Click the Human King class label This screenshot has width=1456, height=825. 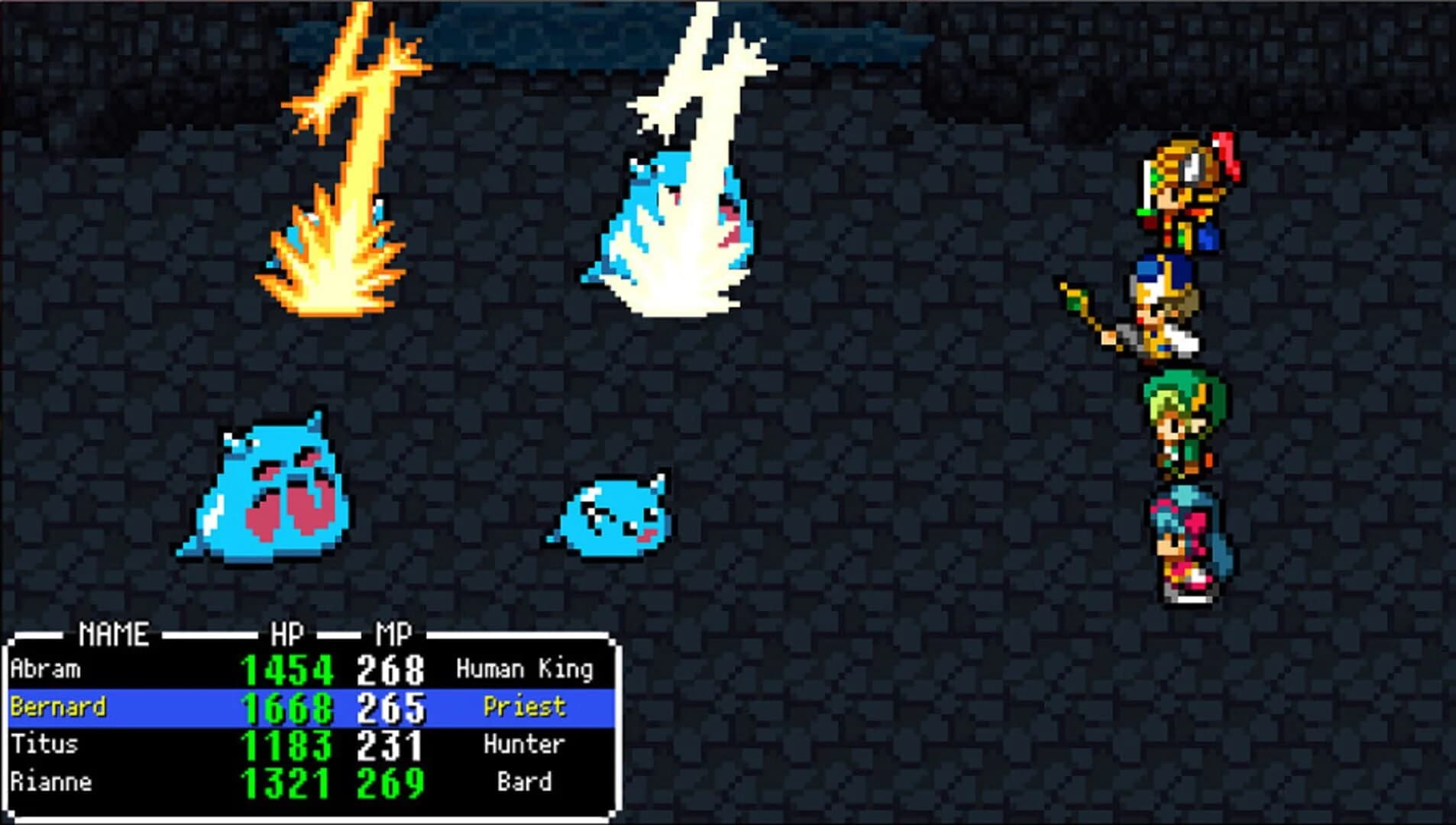(x=527, y=668)
